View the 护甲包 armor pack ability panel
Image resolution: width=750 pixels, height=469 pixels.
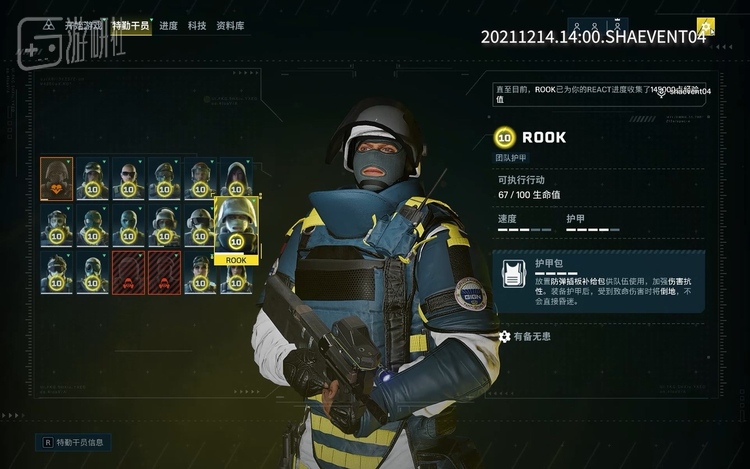tap(598, 281)
